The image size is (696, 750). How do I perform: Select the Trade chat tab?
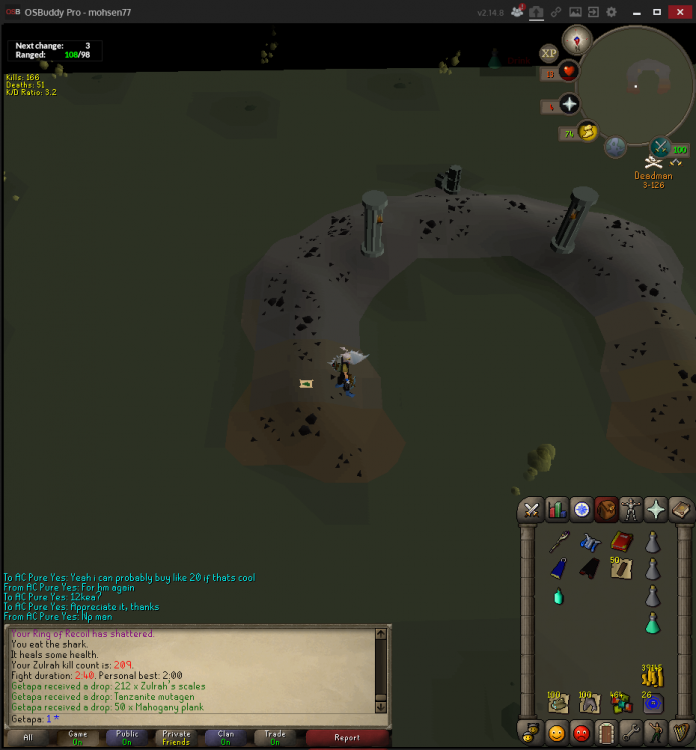point(274,737)
